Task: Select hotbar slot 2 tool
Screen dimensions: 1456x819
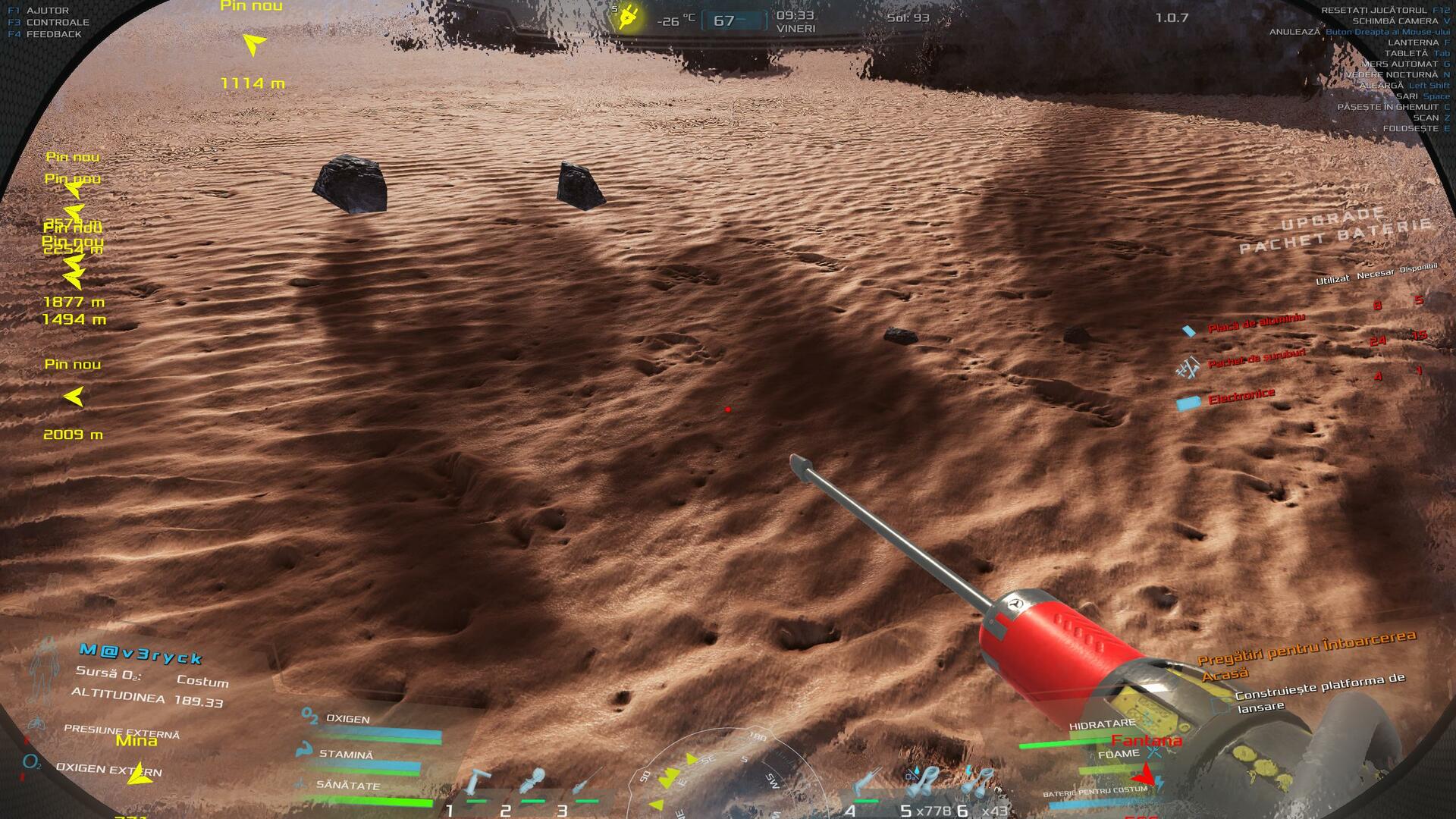Action: point(532,785)
